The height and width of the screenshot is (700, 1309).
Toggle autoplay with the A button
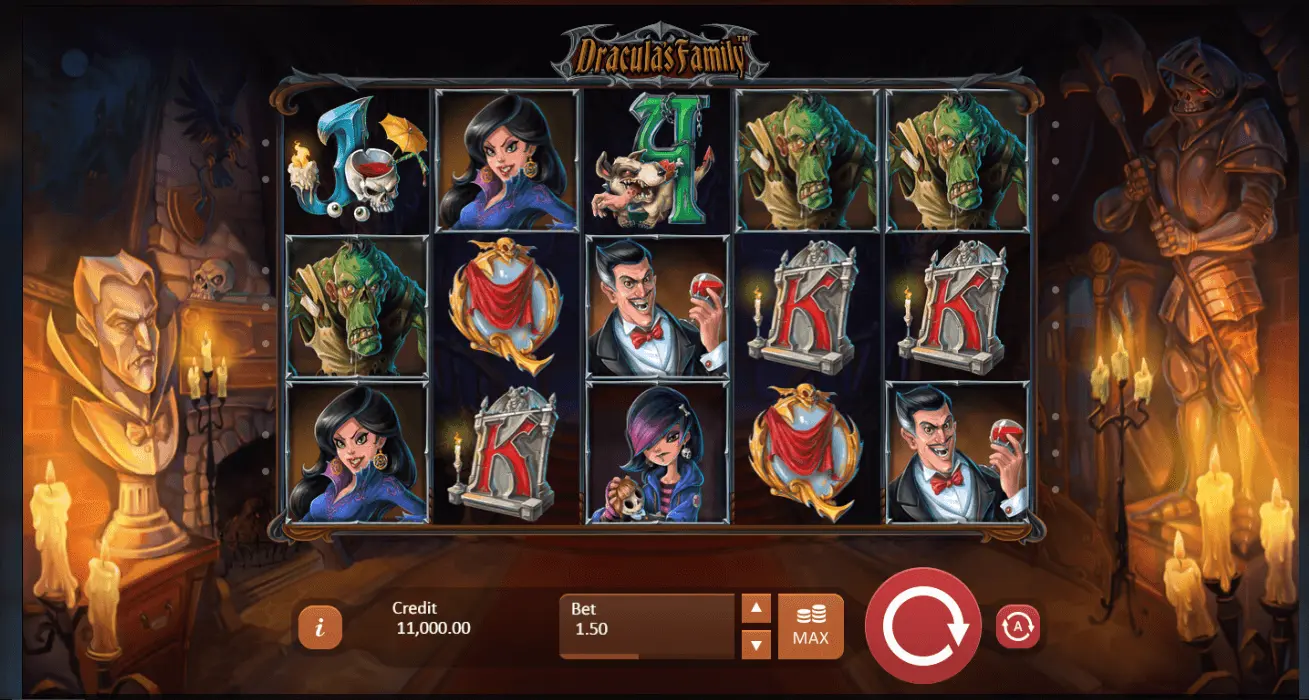1018,627
